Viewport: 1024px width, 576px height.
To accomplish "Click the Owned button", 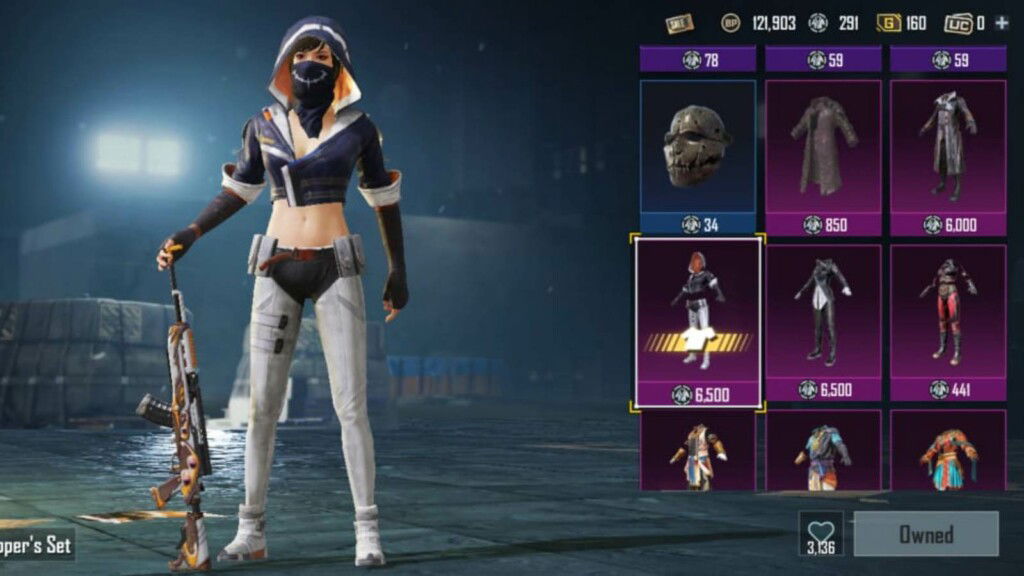I will click(x=925, y=534).
